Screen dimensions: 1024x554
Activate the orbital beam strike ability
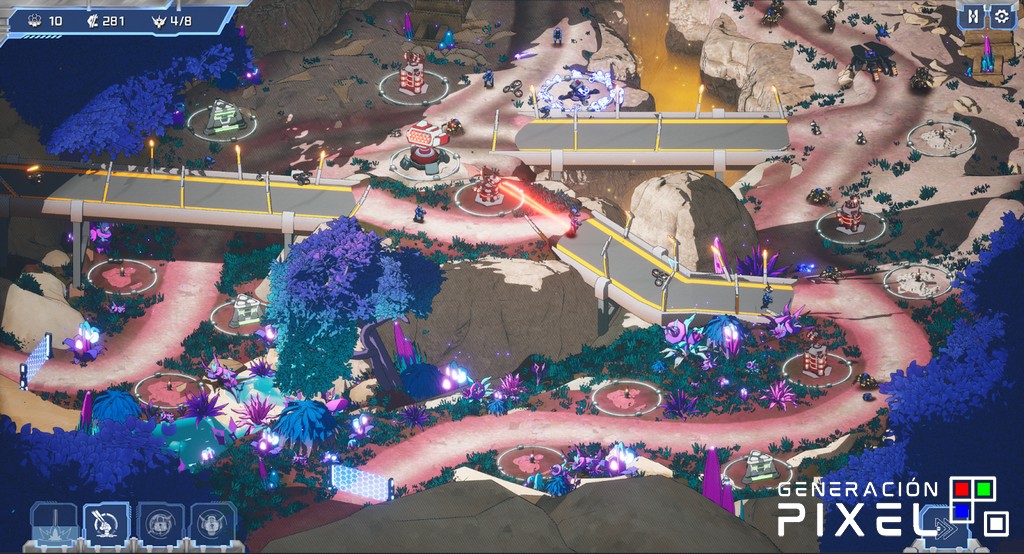[x=54, y=524]
